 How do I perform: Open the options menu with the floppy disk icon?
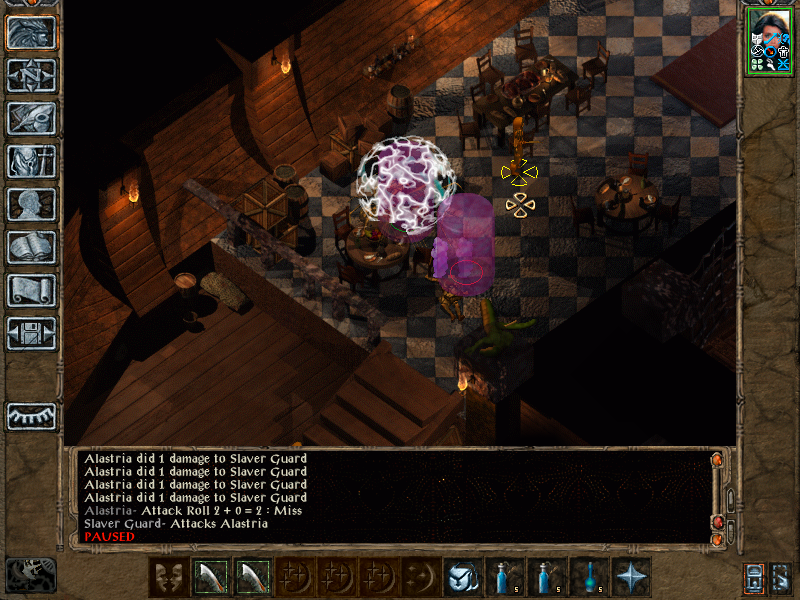click(32, 333)
